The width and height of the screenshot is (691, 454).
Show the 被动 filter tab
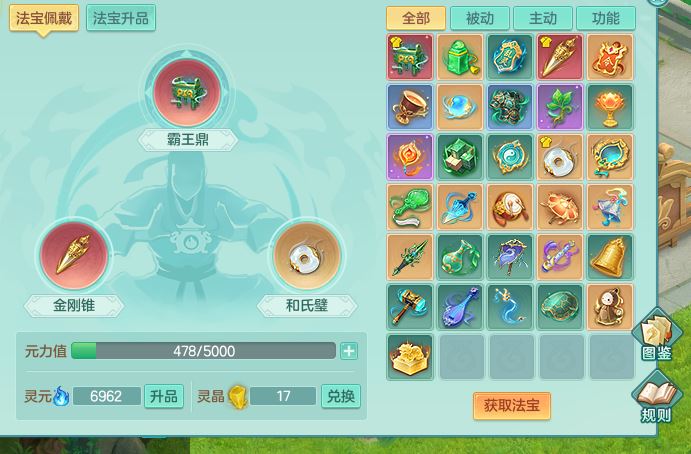point(480,18)
